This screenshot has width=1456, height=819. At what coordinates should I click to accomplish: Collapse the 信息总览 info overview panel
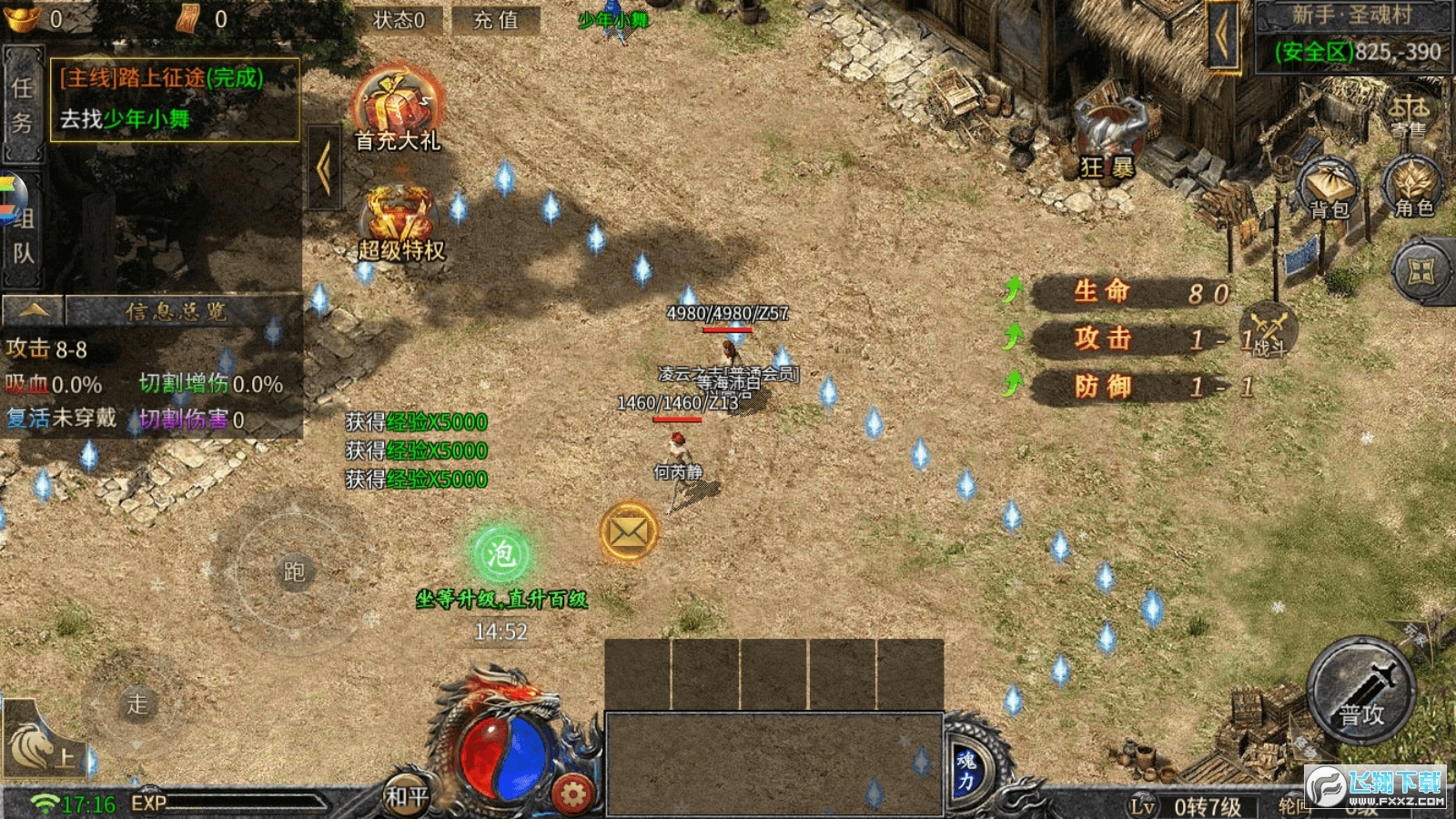click(x=33, y=311)
